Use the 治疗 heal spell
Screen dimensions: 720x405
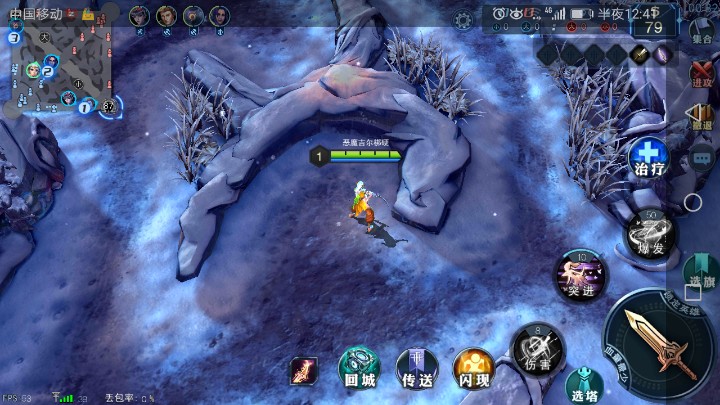coord(648,157)
